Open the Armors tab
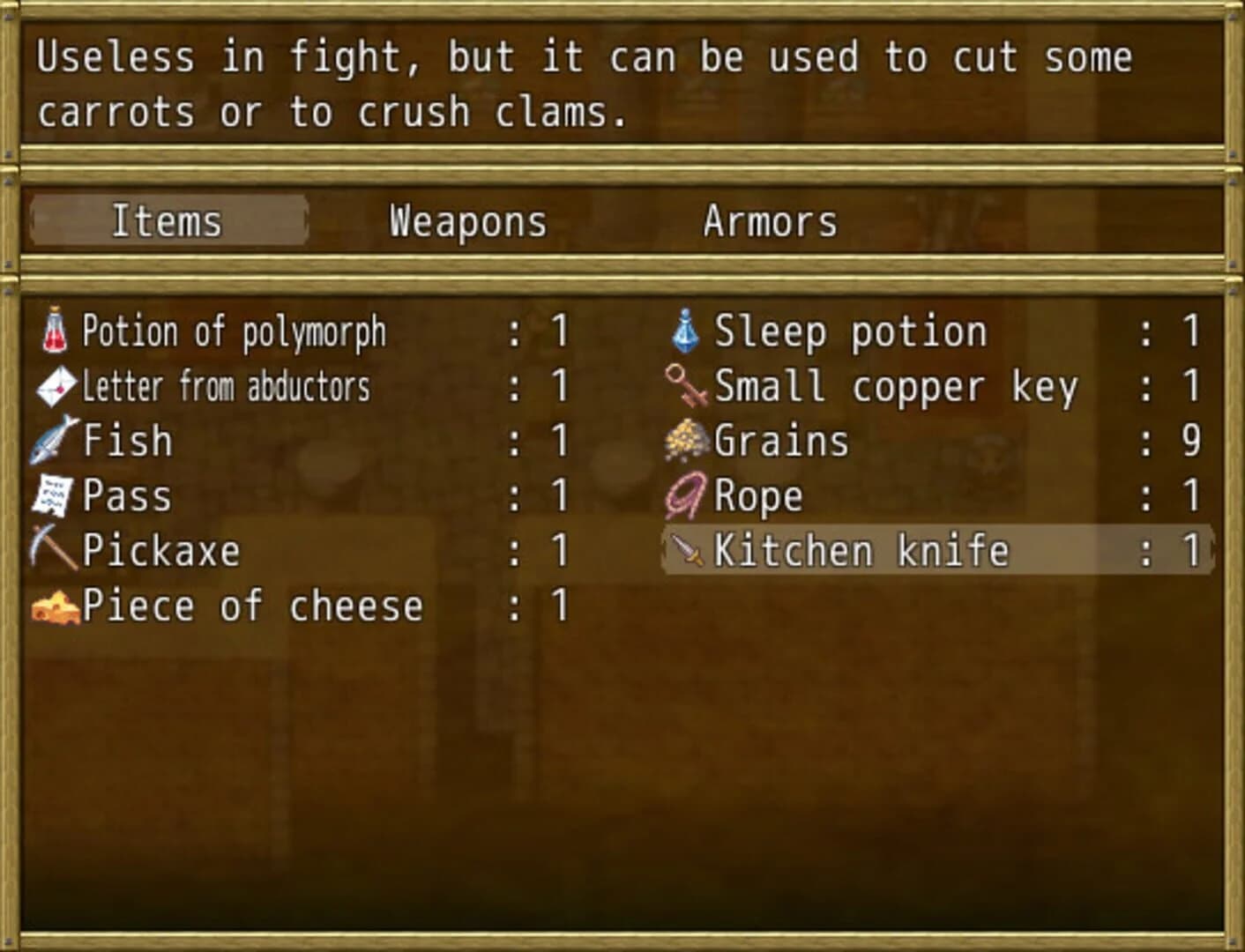 click(x=769, y=221)
